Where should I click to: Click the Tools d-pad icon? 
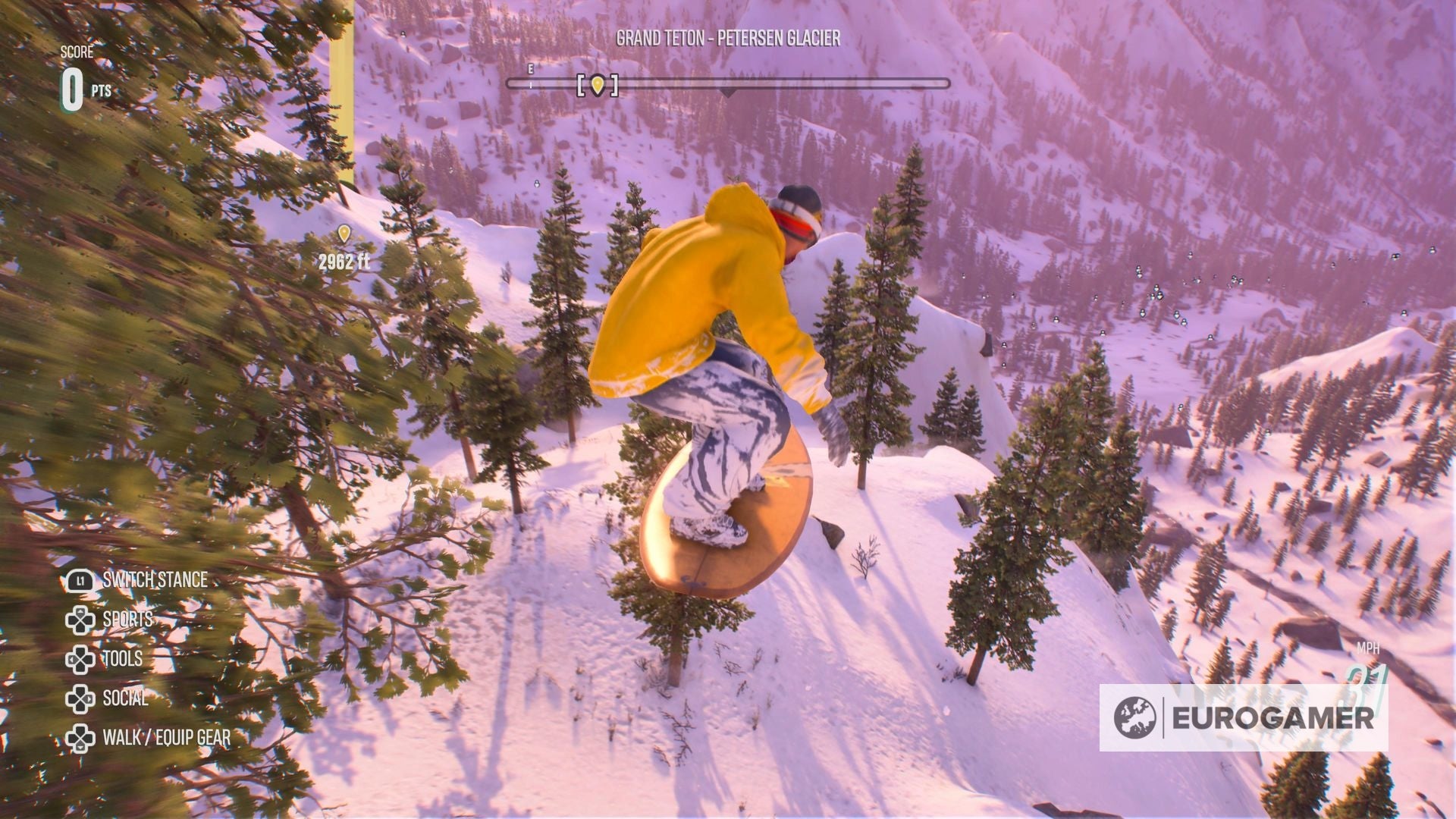point(79,658)
